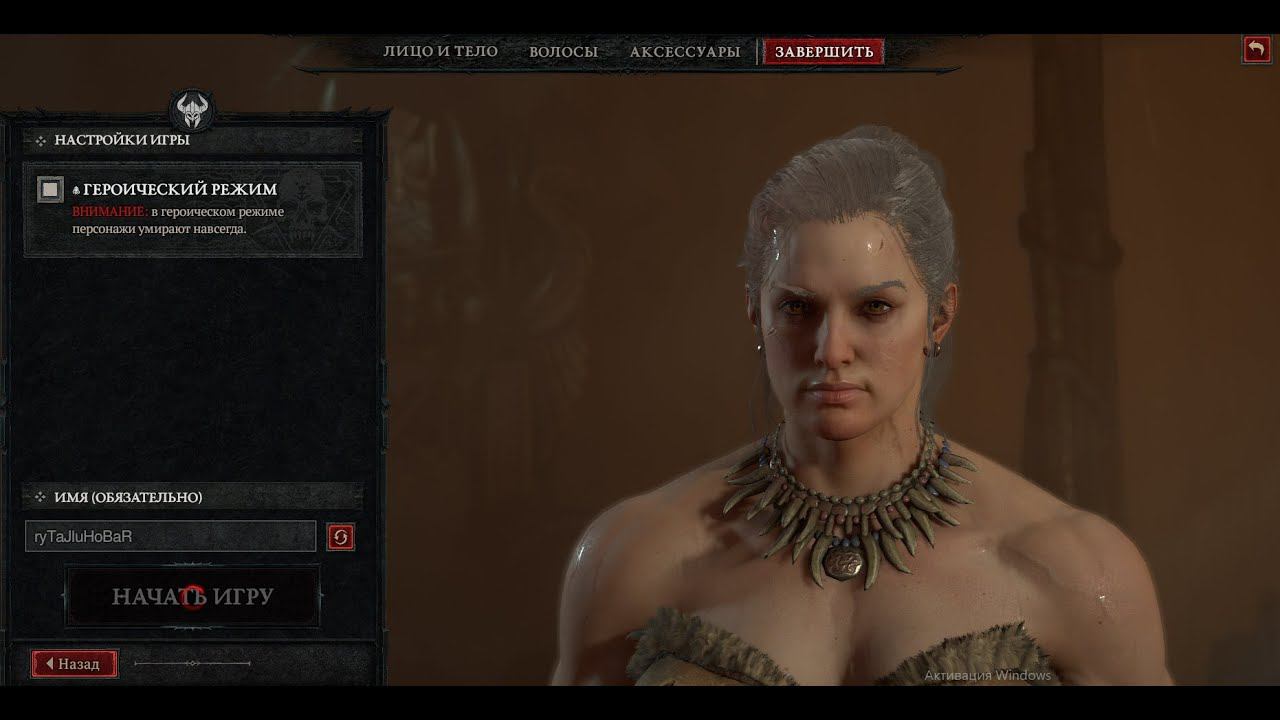Select the Аксессуары tab
Image resolution: width=1280 pixels, height=720 pixels.
pyautogui.click(x=685, y=52)
